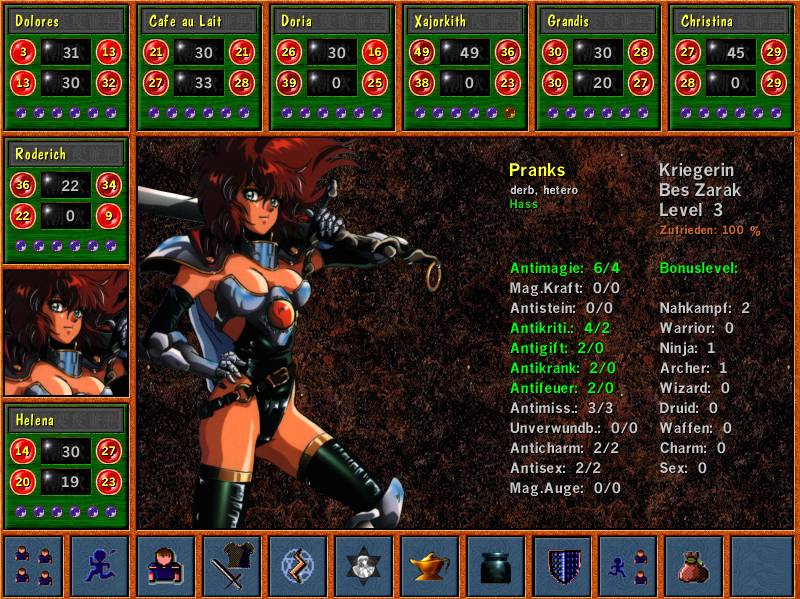Click the small Pranks portrait thumbnail
The image size is (800, 599).
point(66,333)
